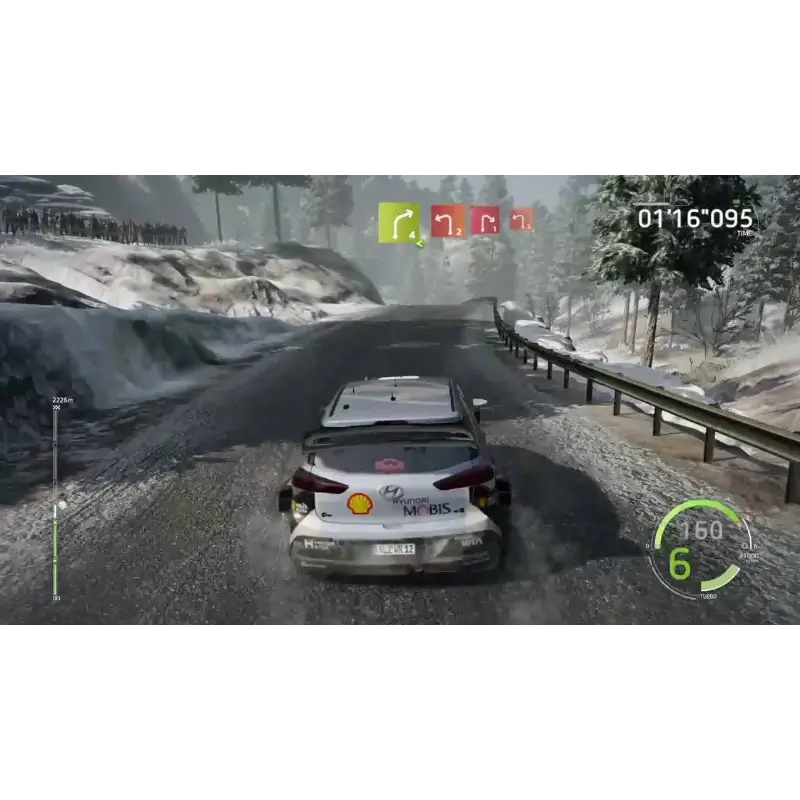Click the stage progress track bar

pyautogui.click(x=55, y=500)
